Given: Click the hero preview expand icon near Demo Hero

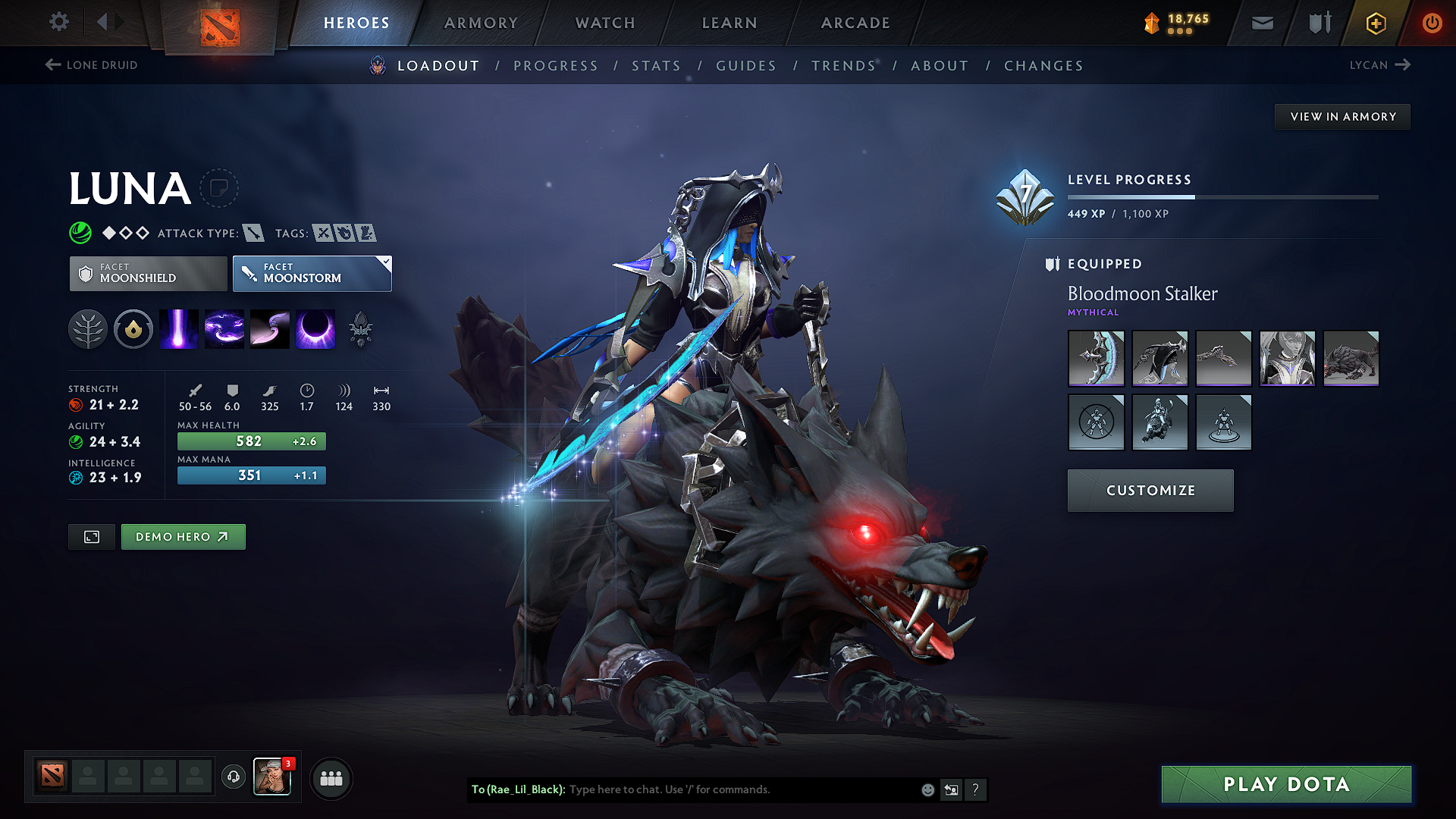Looking at the screenshot, I should pos(91,536).
